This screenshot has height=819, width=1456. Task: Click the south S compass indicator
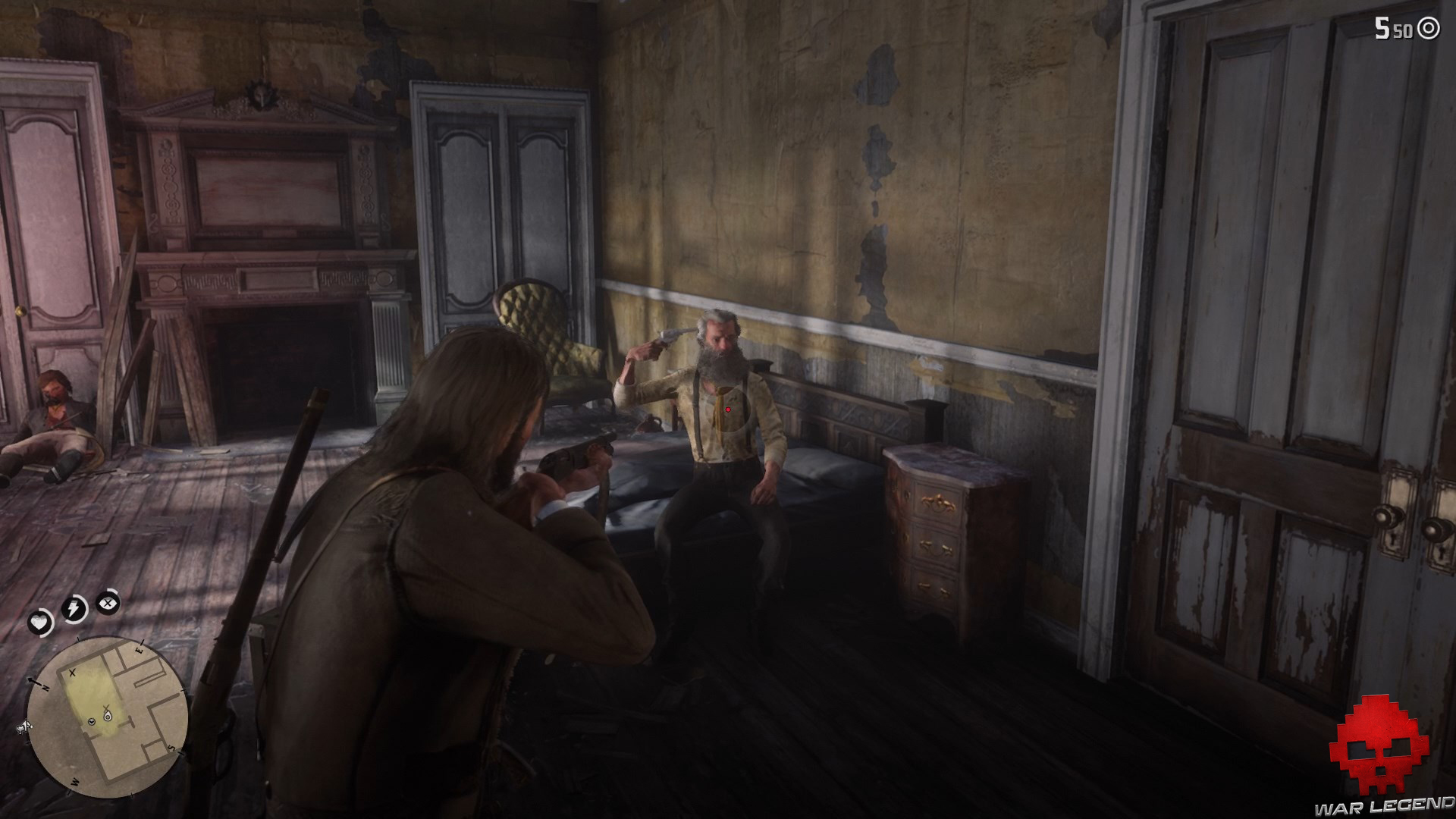click(x=171, y=747)
